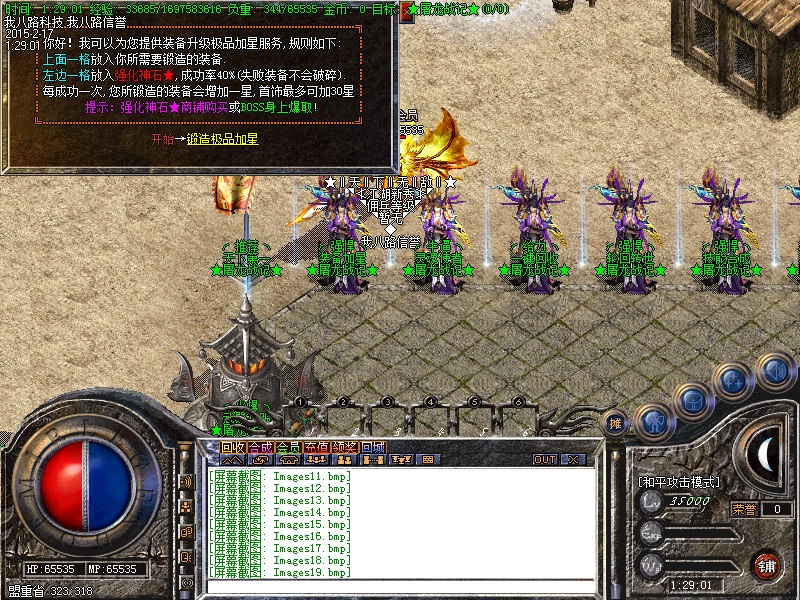
Task: Click the OUT button on chat panel
Action: [545, 460]
